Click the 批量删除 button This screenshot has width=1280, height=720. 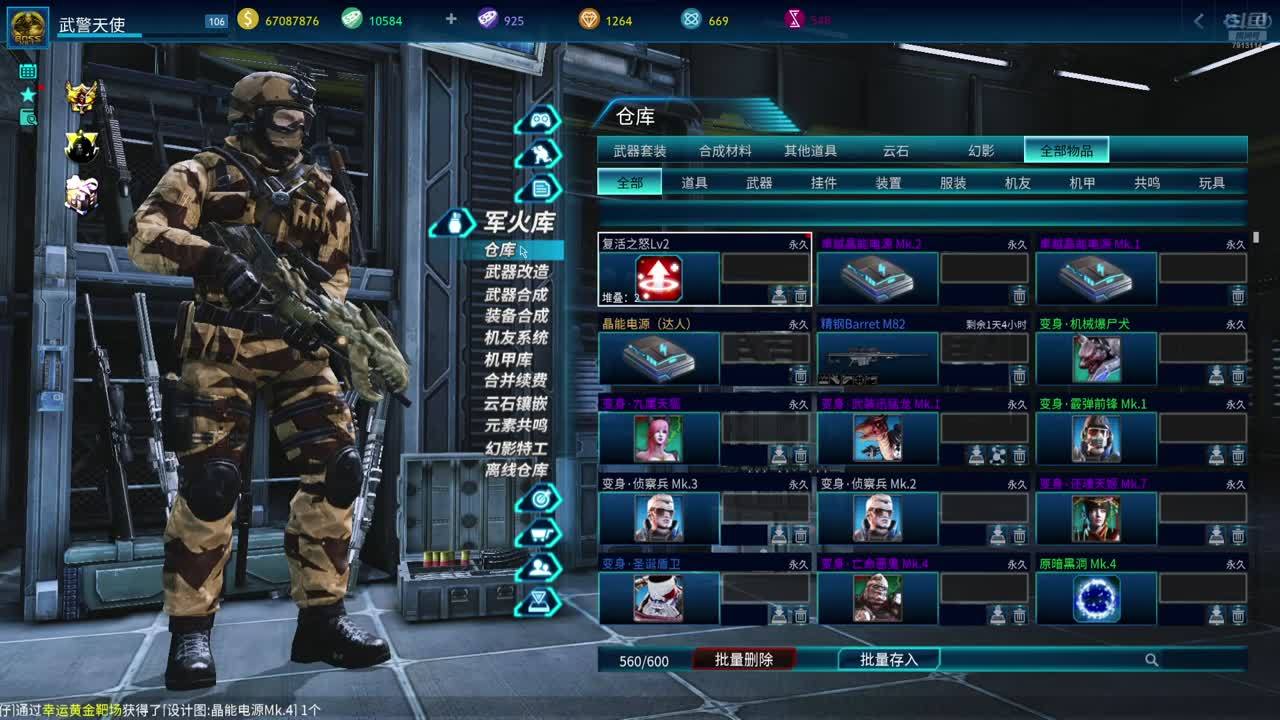pos(744,660)
